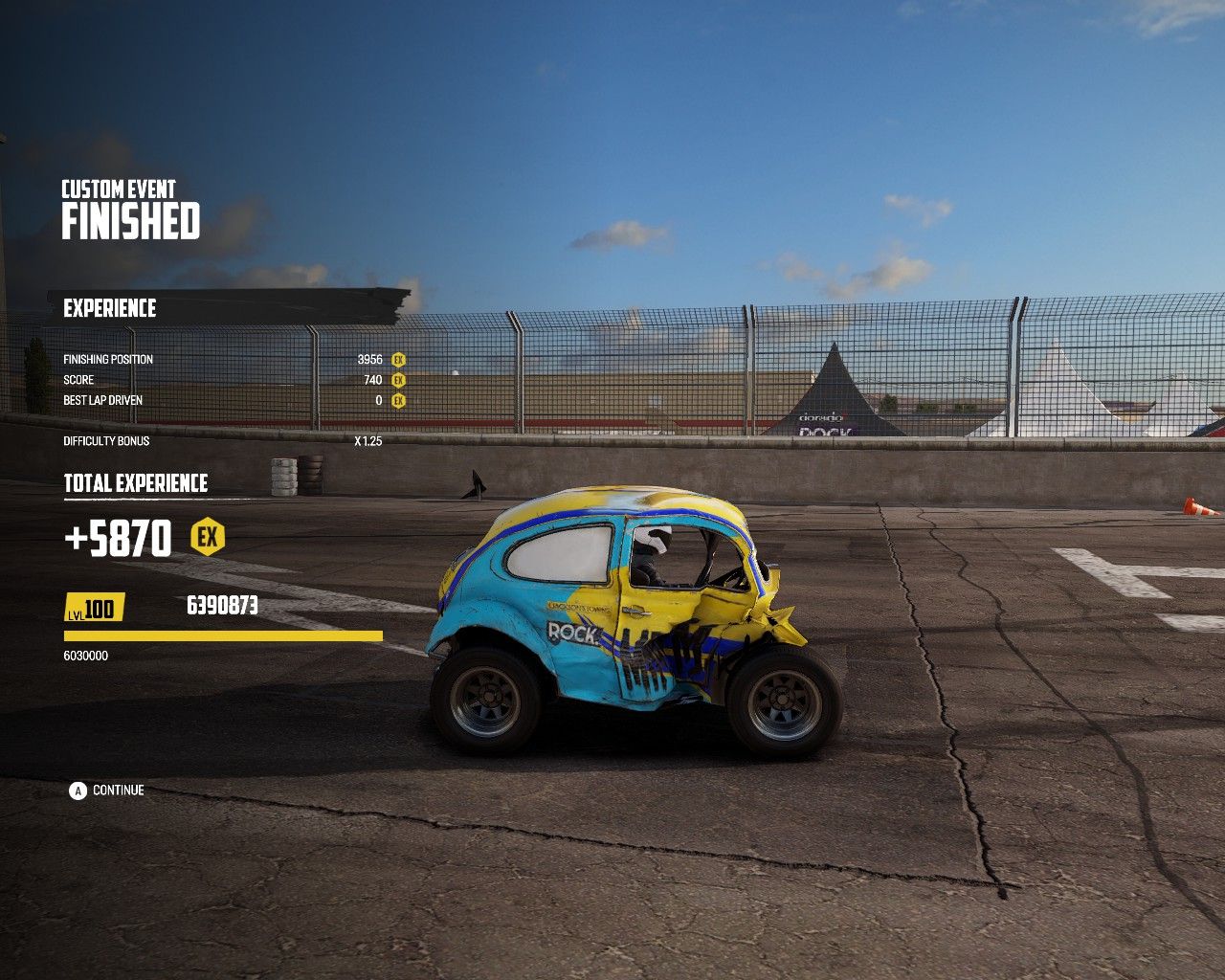This screenshot has width=1225, height=980.
Task: Click the large EX badge near +5870
Action: click(x=207, y=538)
